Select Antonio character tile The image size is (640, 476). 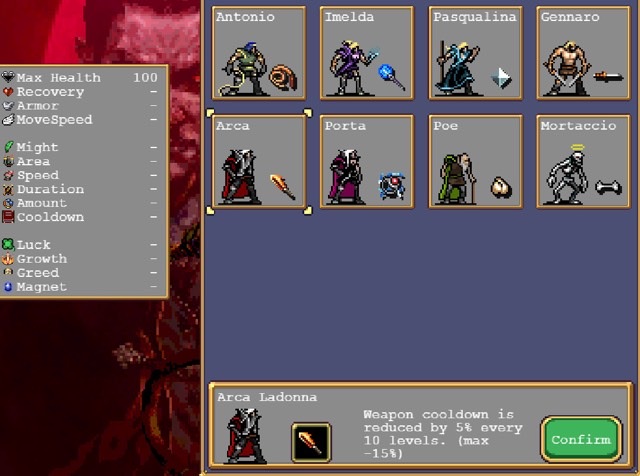[x=259, y=53]
